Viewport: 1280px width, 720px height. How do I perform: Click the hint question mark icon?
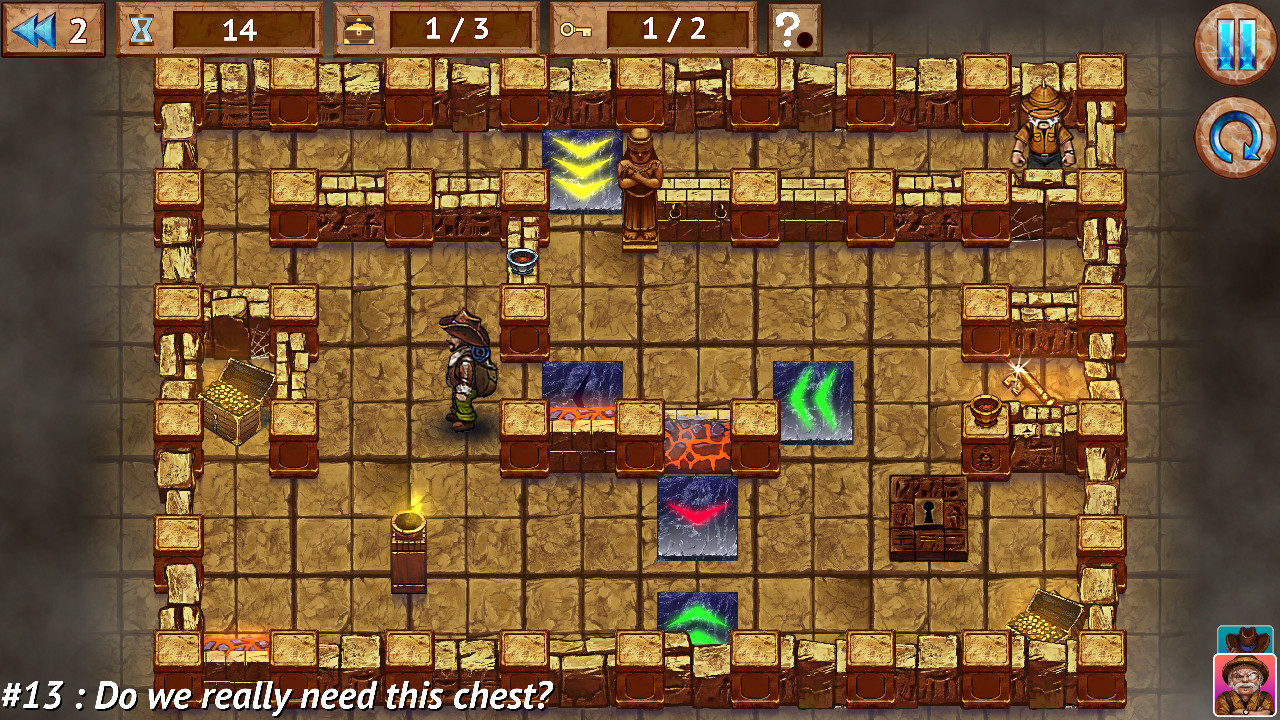[795, 27]
